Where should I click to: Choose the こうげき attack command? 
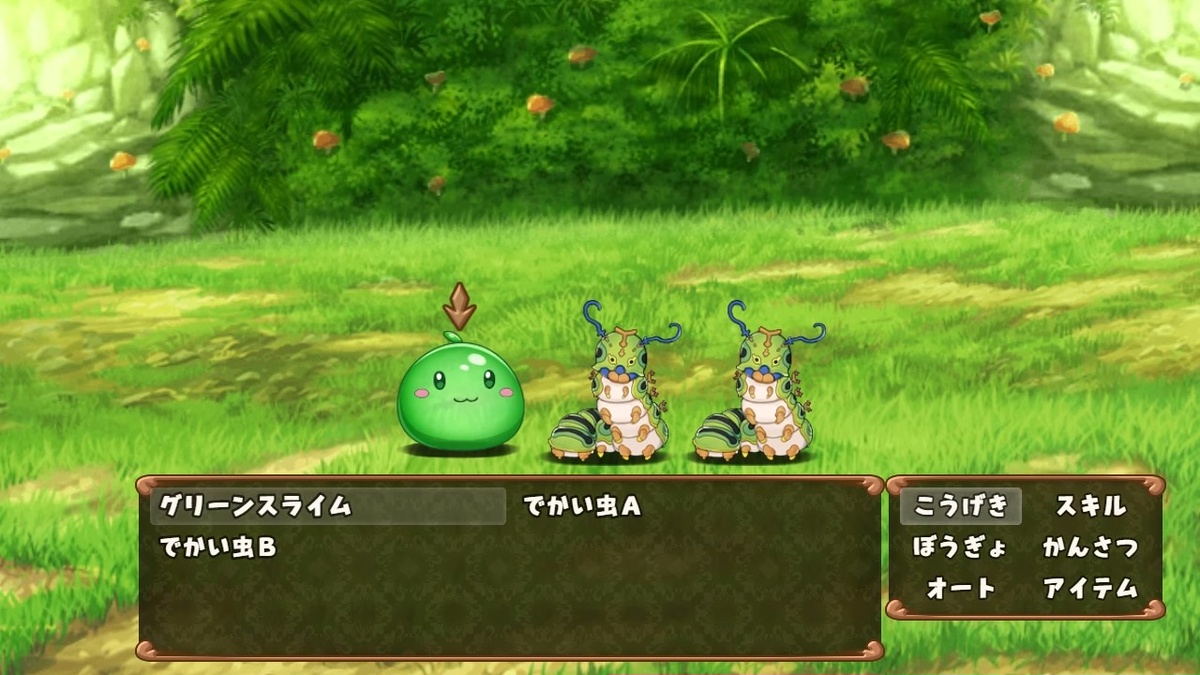point(961,506)
